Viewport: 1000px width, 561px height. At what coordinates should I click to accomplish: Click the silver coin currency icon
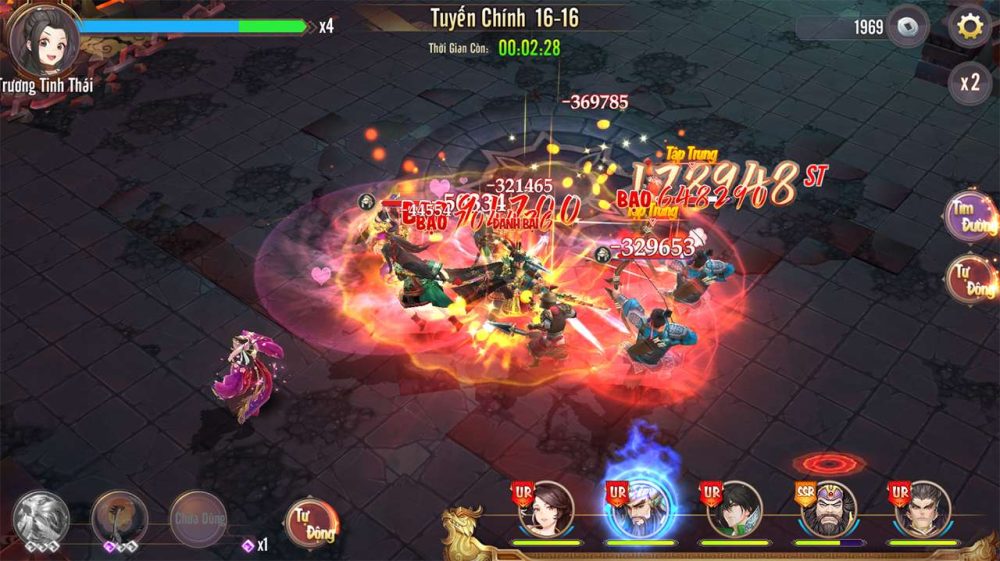907,27
